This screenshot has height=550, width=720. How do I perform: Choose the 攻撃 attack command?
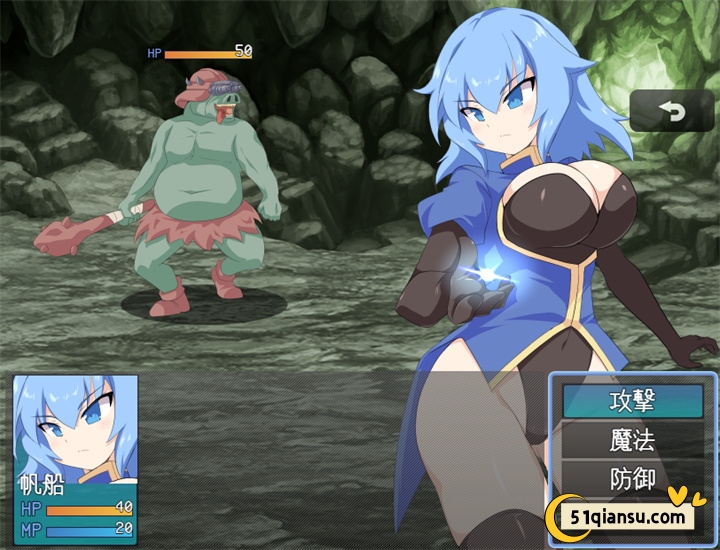632,402
